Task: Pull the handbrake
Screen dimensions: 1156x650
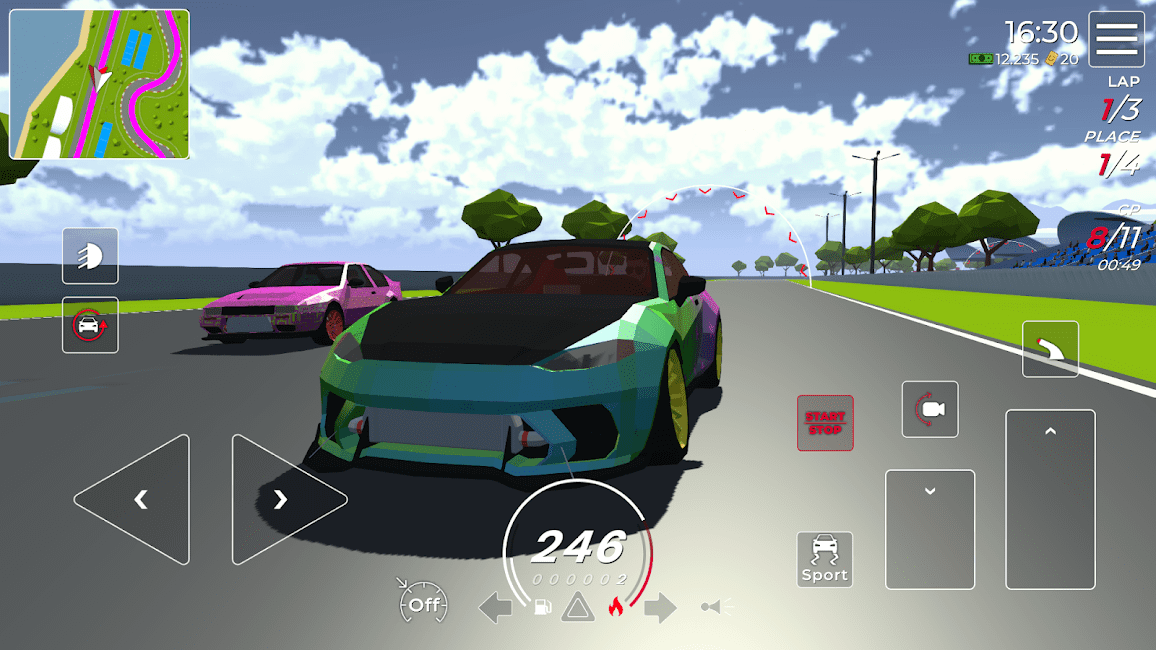Action: (1050, 349)
